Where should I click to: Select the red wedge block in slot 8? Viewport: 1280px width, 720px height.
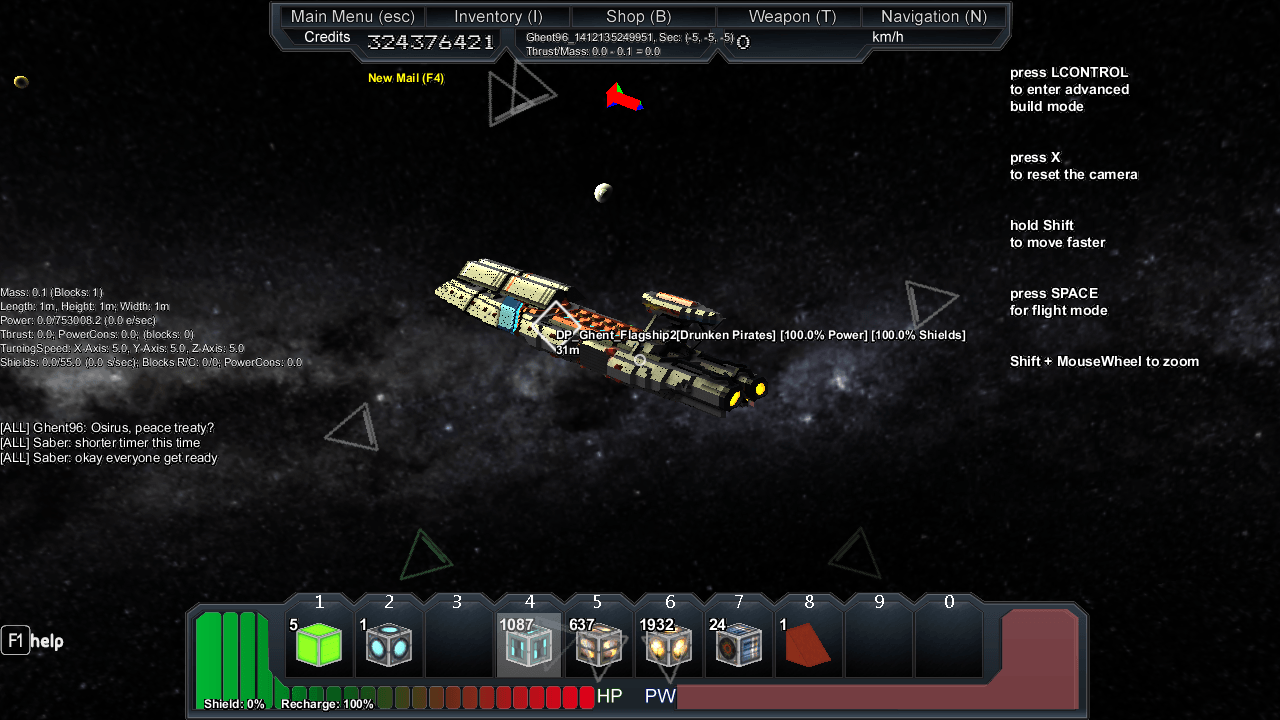pos(809,644)
